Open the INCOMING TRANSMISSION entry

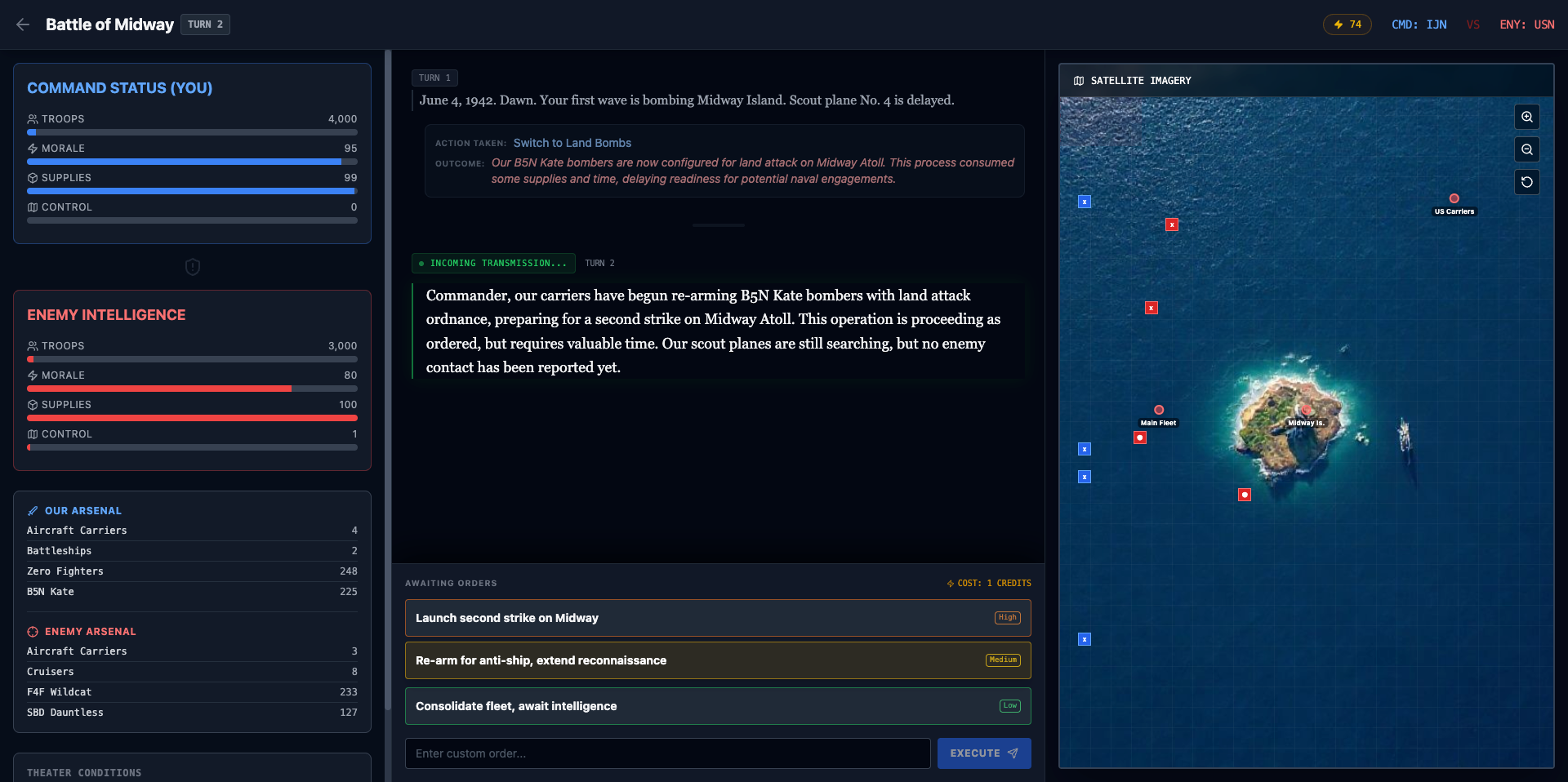[492, 263]
